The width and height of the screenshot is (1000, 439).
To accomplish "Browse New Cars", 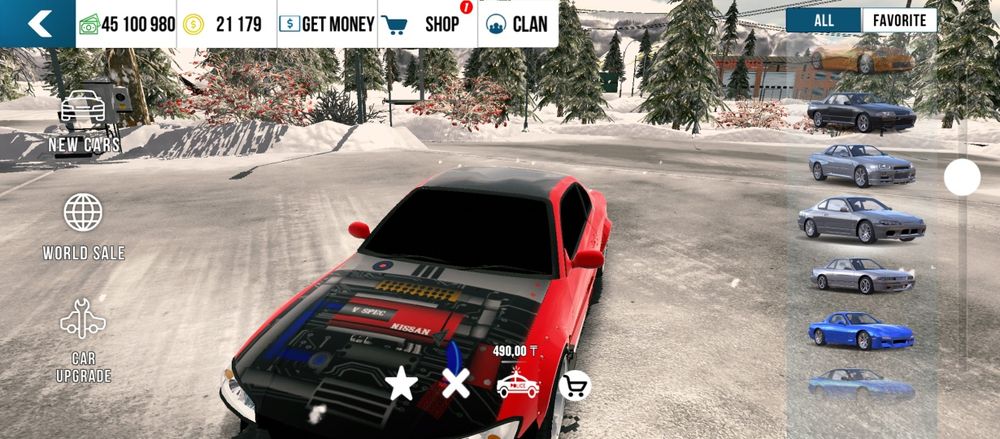I will (x=85, y=119).
